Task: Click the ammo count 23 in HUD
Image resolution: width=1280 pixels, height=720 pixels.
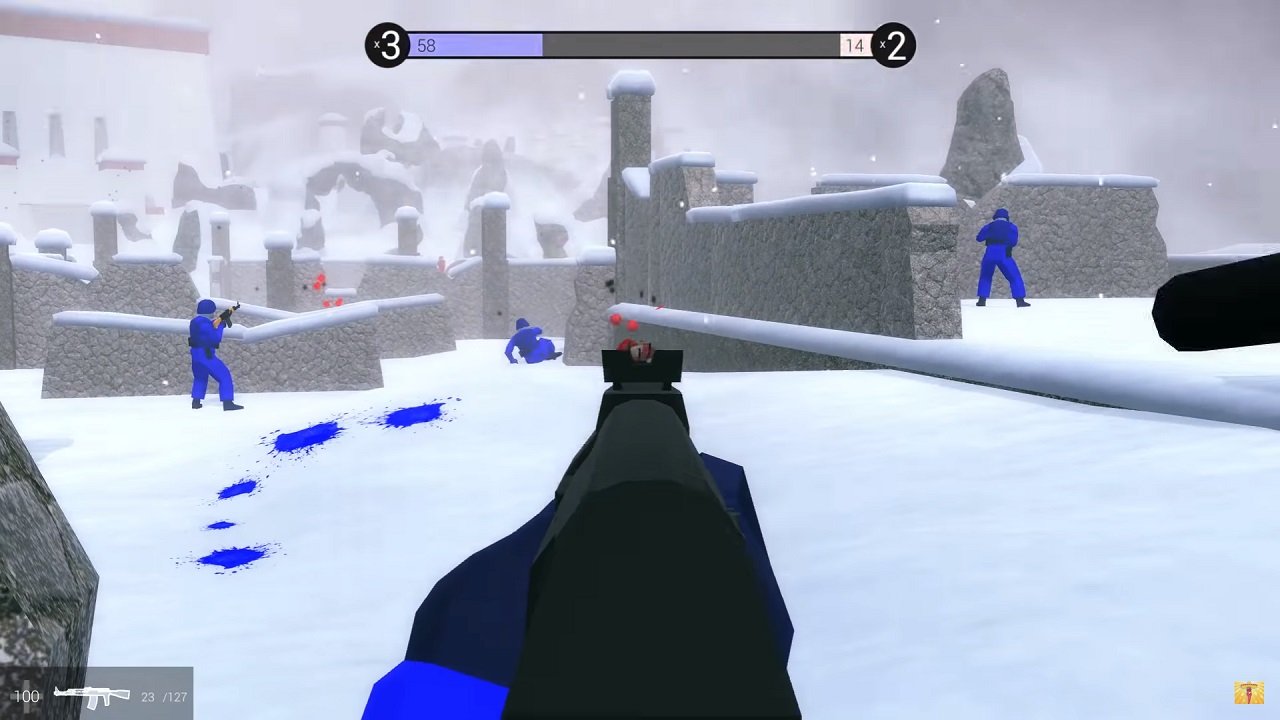Action: pos(147,696)
